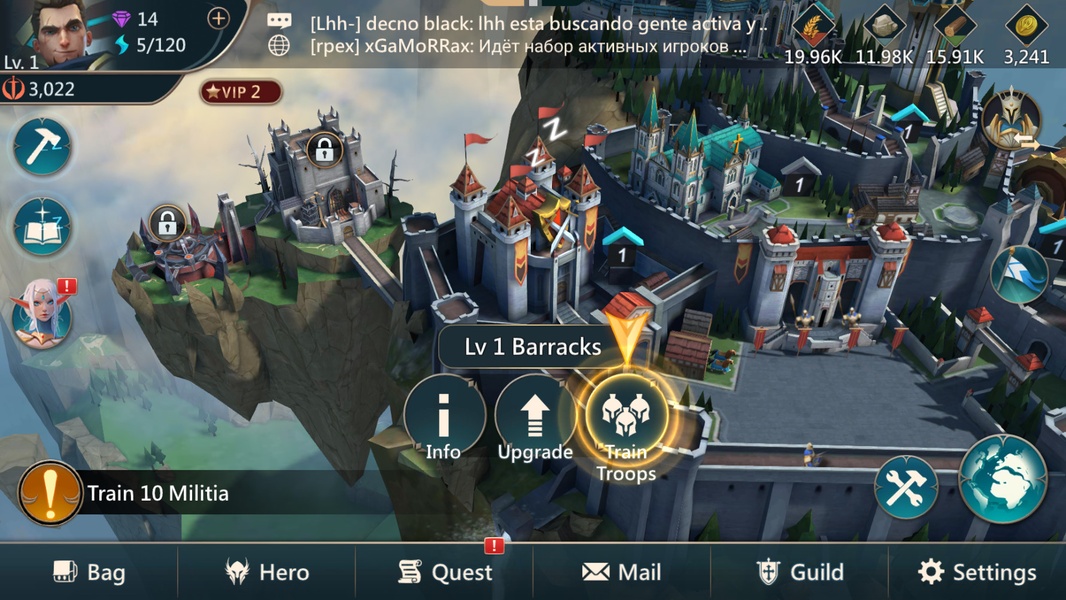
Task: Open the Guild menu
Action: 800,572
